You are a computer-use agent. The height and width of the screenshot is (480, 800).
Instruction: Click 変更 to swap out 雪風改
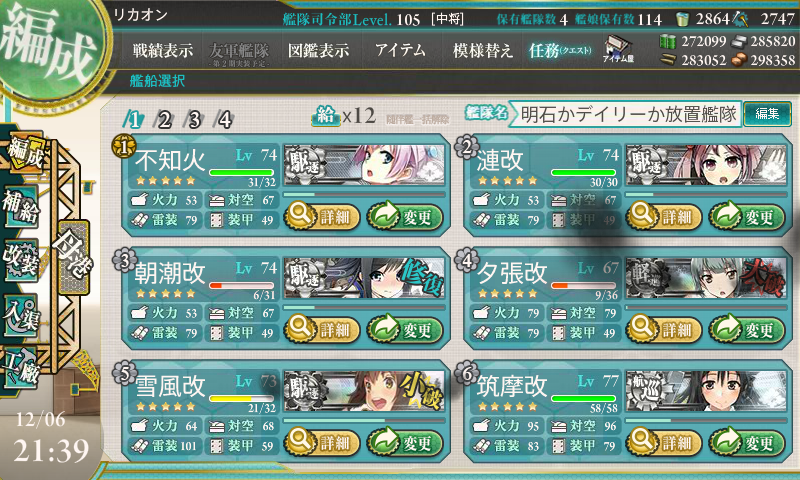[x=406, y=443]
